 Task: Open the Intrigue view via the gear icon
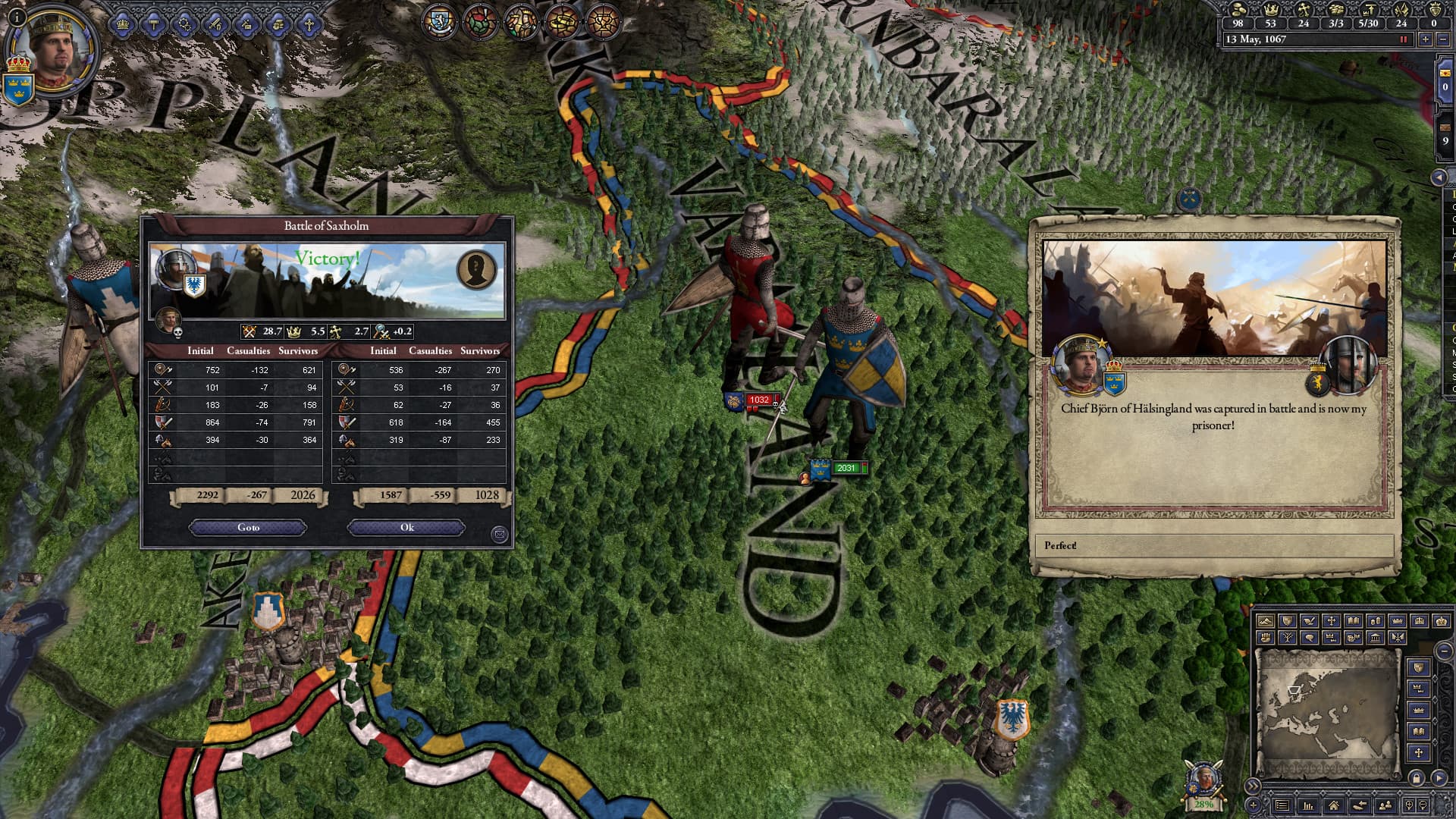click(186, 24)
